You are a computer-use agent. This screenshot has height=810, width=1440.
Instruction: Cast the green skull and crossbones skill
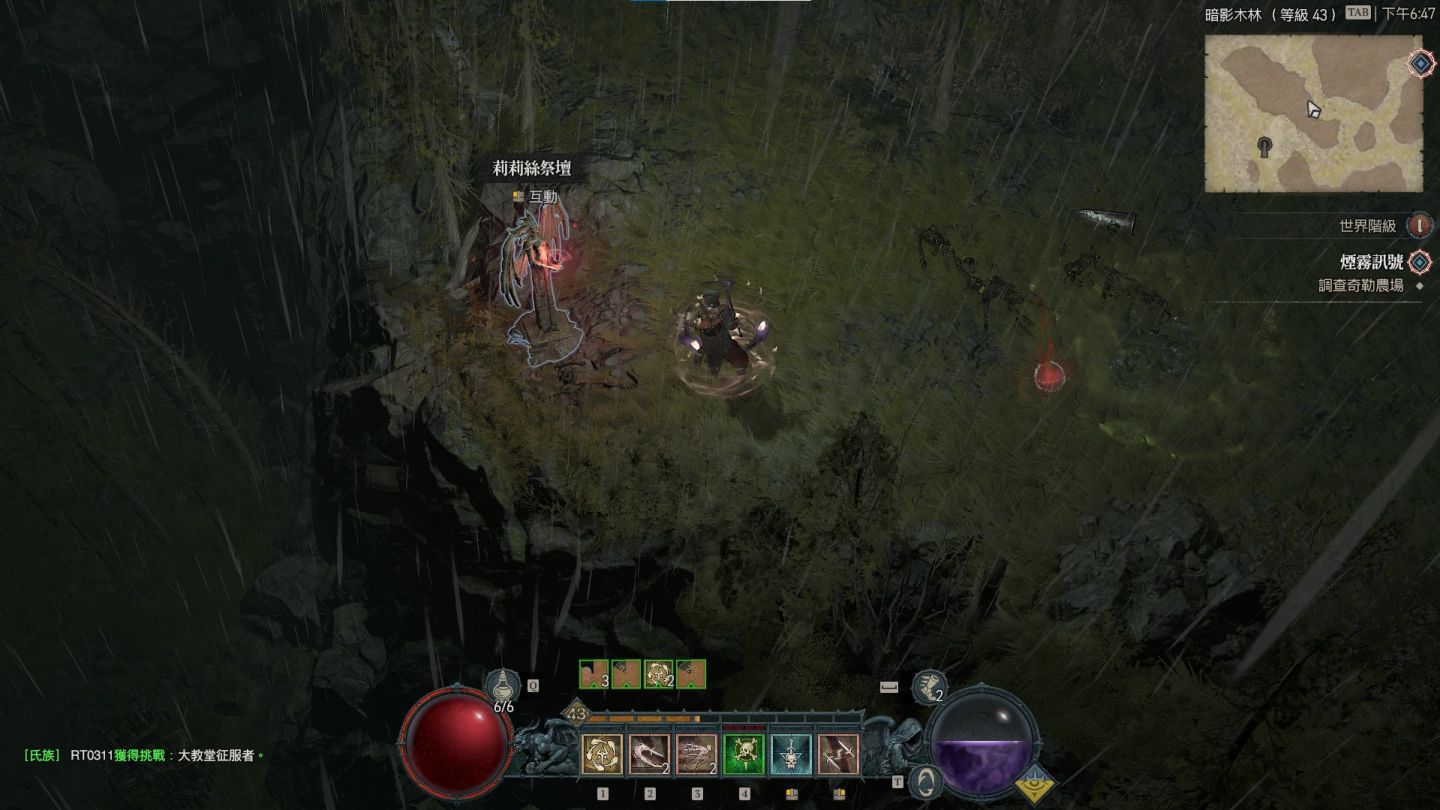click(744, 754)
